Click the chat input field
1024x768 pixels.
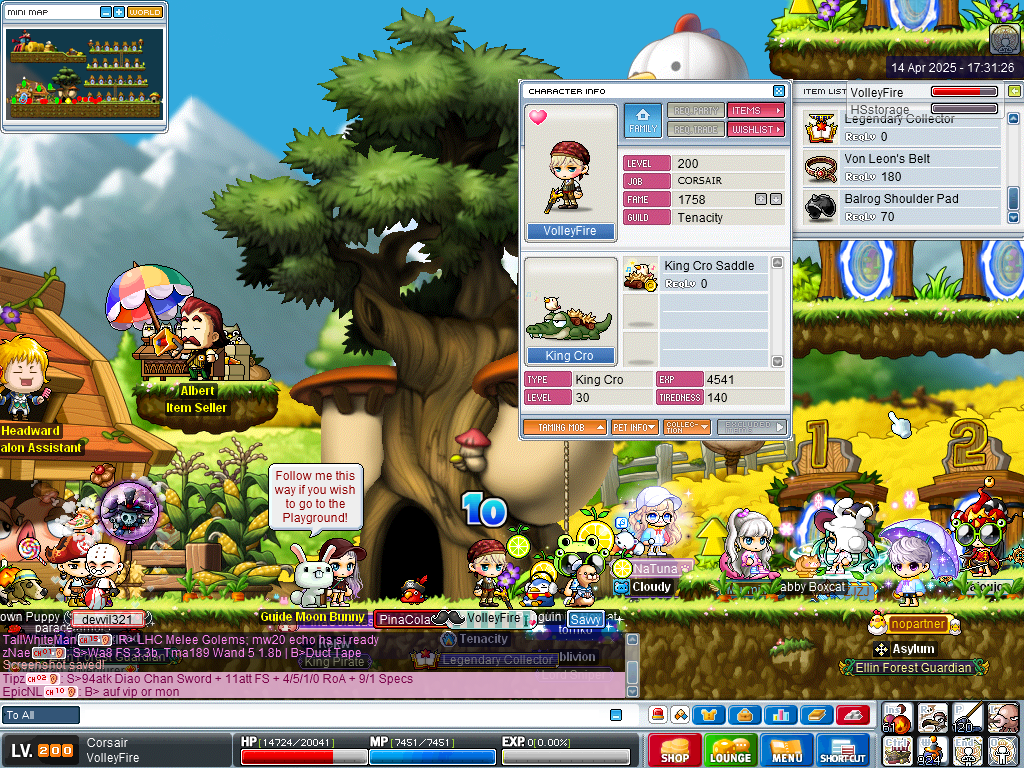click(x=340, y=715)
